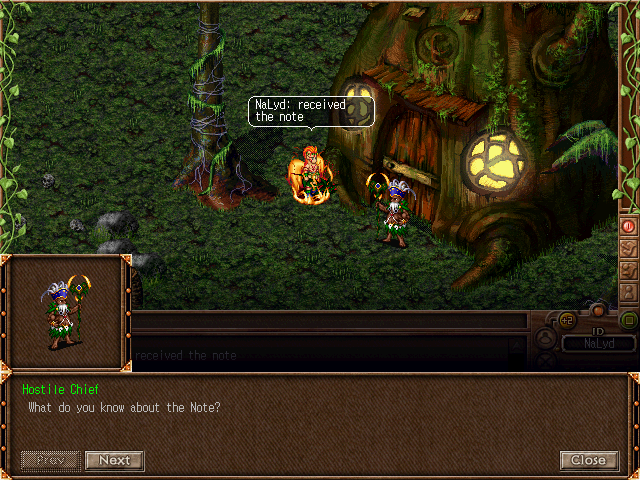Open the two-person group icon
640x480 pixels.
pyautogui.click(x=628, y=270)
